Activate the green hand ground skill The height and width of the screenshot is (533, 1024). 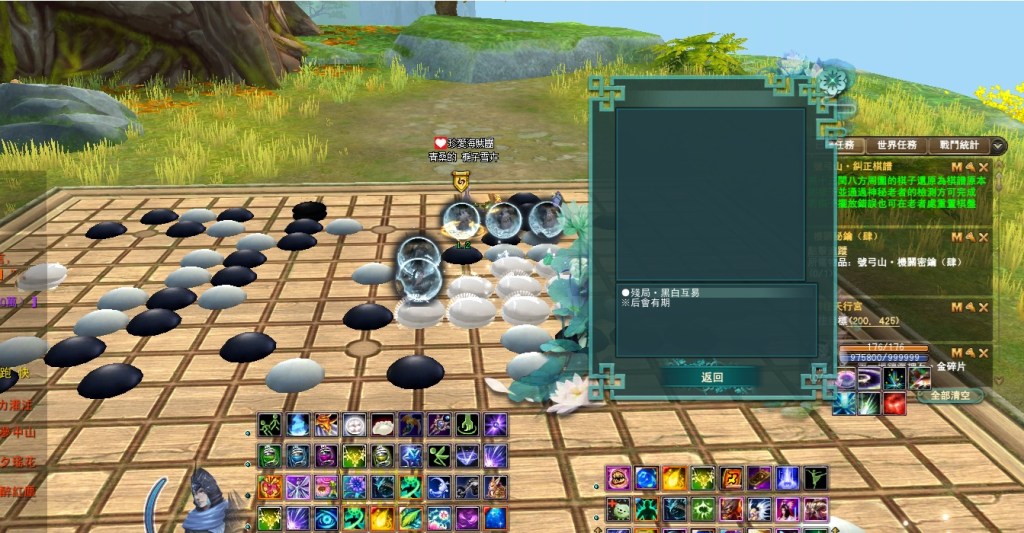pyautogui.click(x=467, y=425)
